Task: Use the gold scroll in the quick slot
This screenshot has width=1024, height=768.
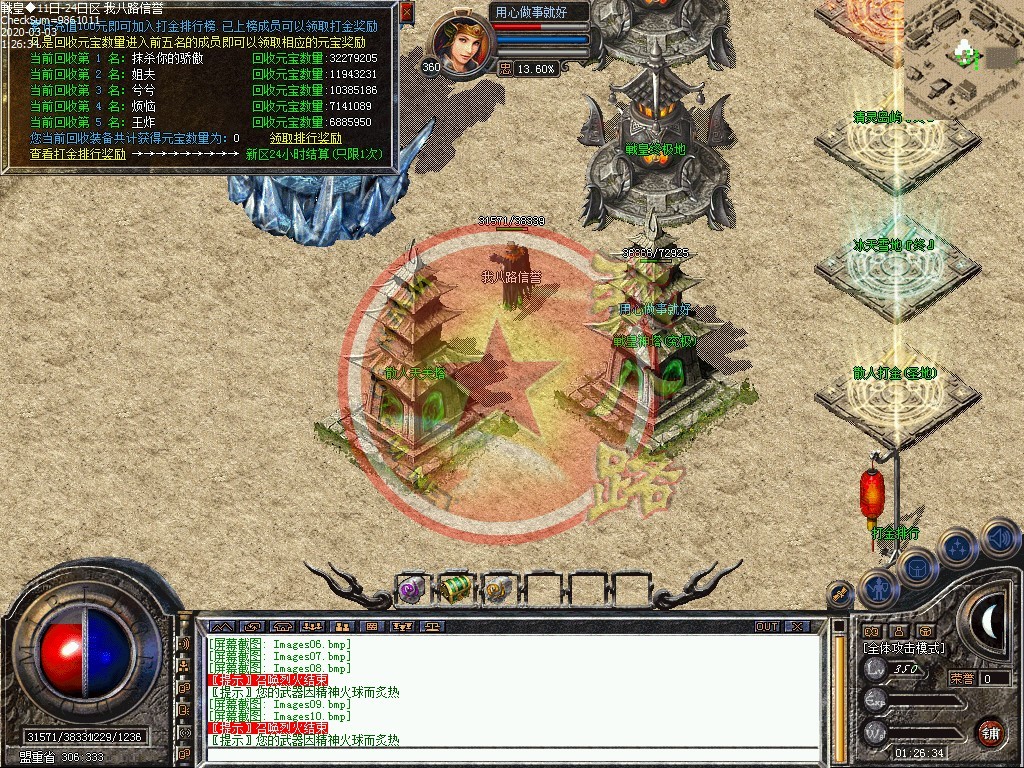Action: coord(498,589)
